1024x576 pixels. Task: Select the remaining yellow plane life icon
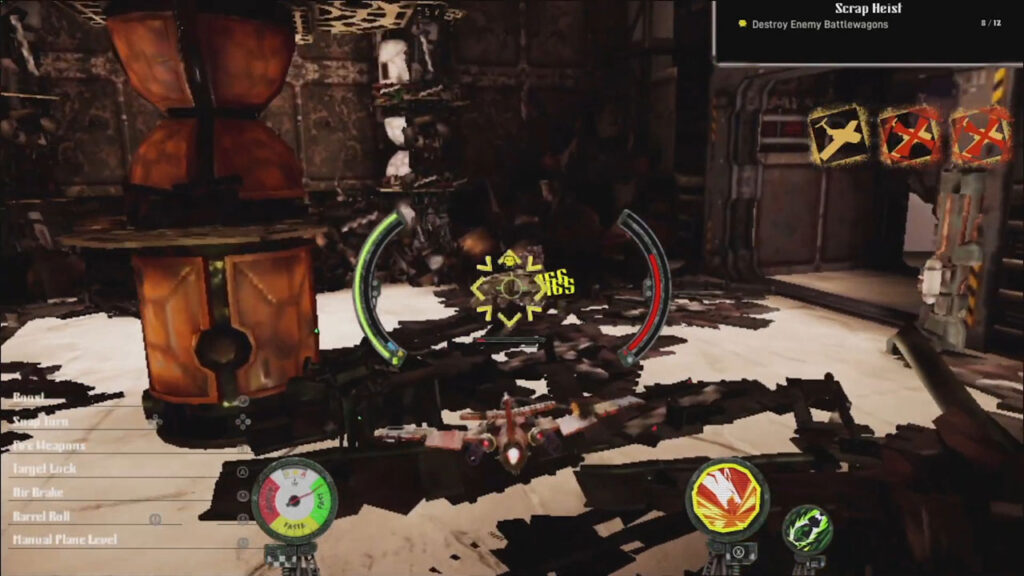click(839, 135)
